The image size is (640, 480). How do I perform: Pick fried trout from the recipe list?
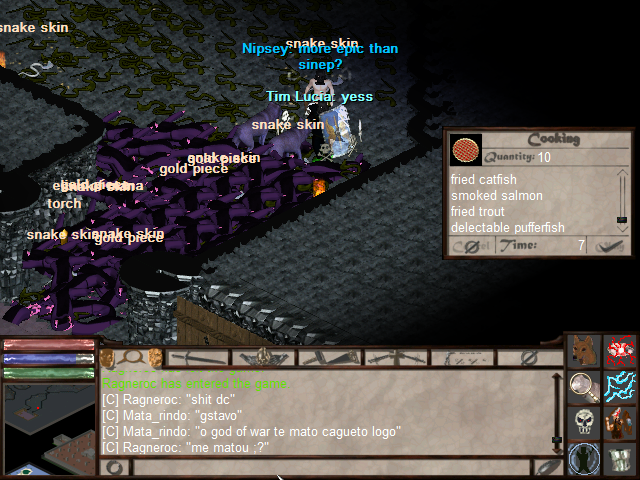(477, 211)
